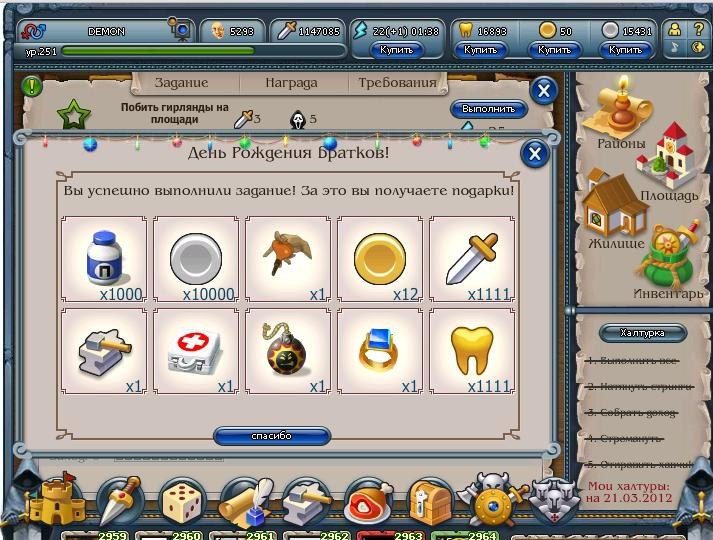
Task: Close the День Рождения Братков gift window
Action: (535, 153)
